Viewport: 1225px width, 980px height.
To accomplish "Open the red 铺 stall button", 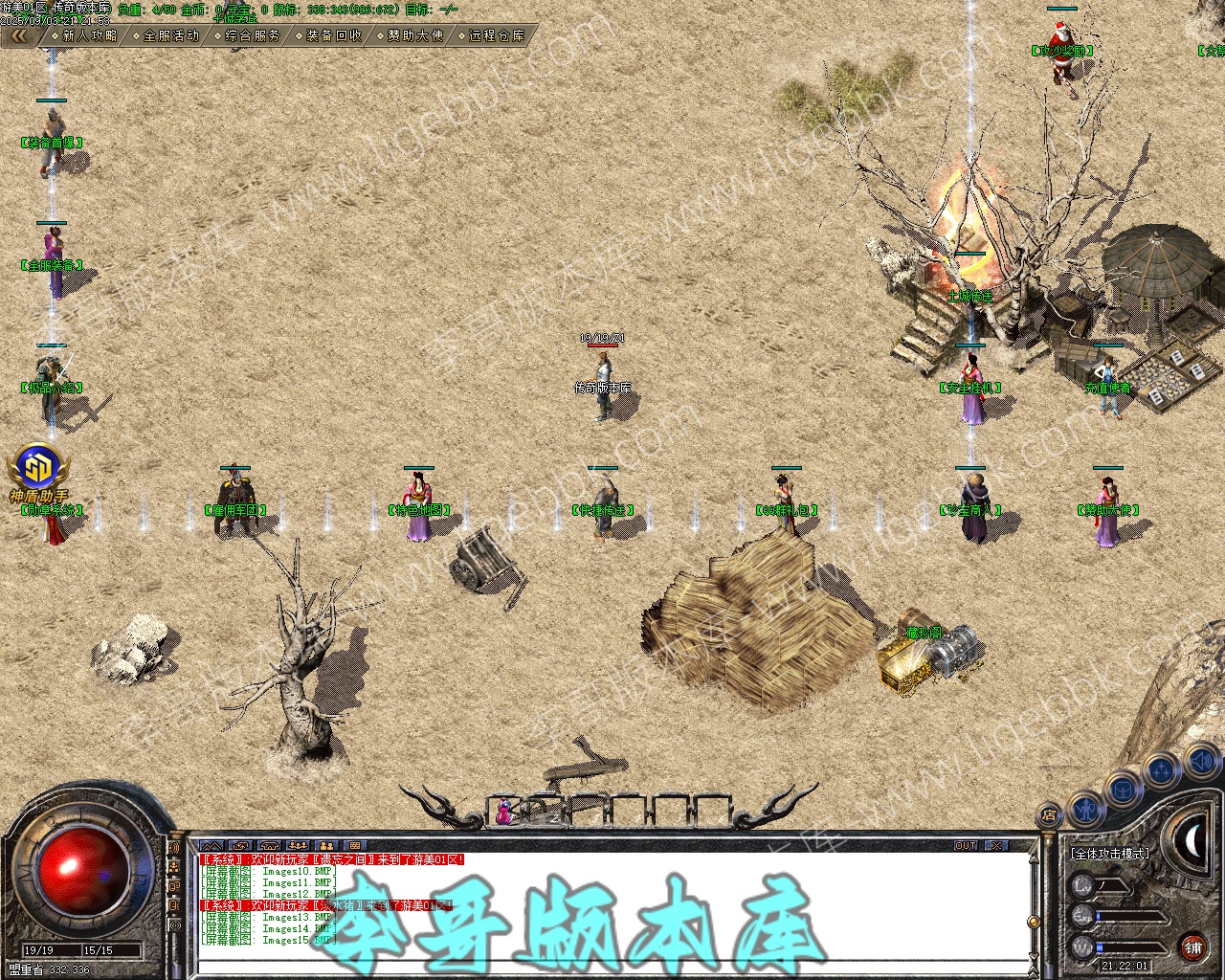I will click(x=1192, y=947).
